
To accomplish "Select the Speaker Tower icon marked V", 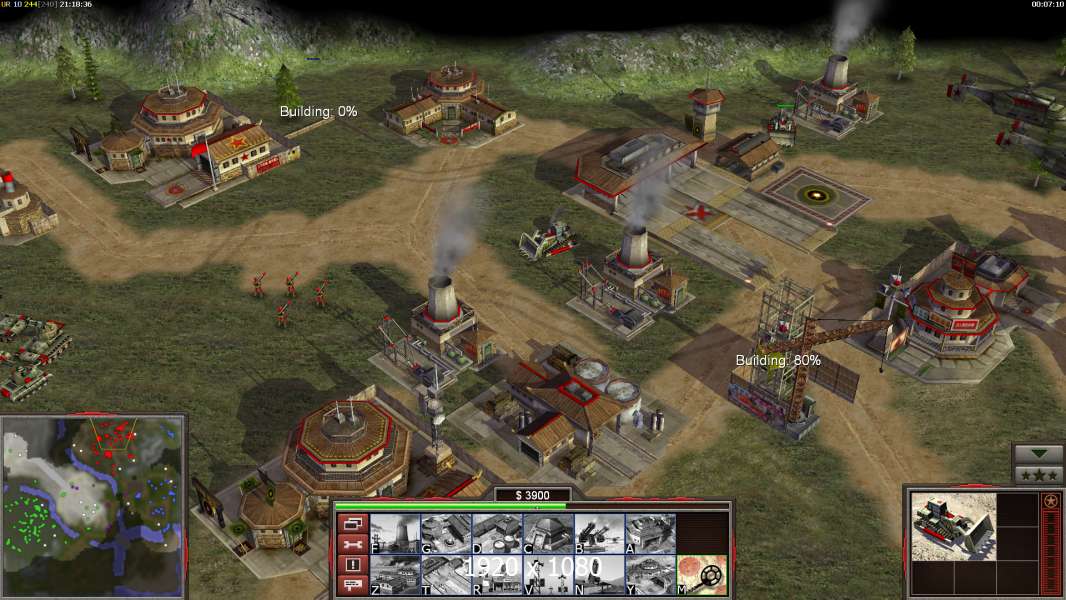I will pos(548,575).
